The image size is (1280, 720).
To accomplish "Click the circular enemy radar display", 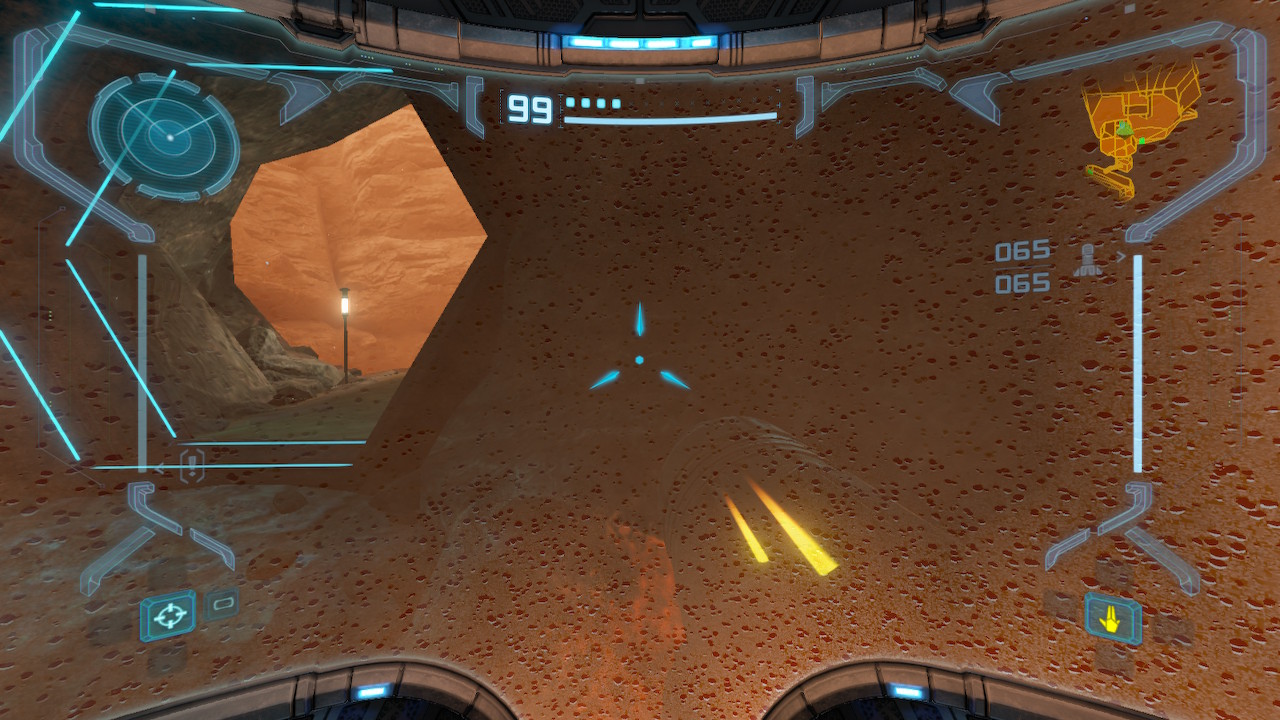I will click(165, 136).
